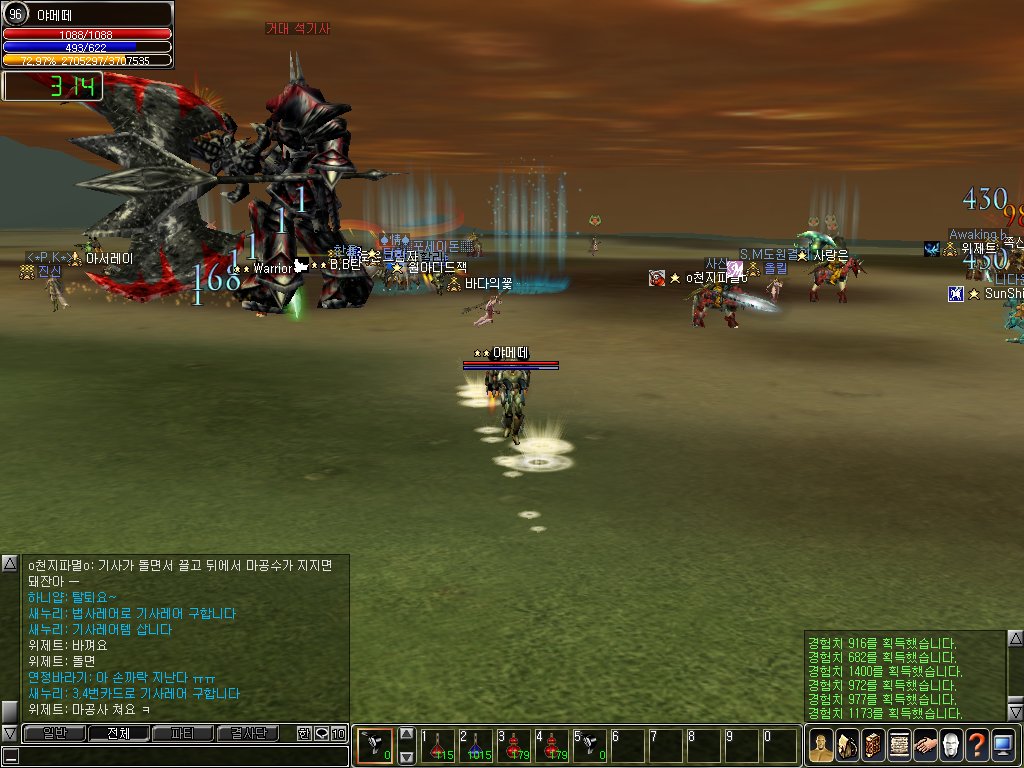Use blue mana potion in slot 2
This screenshot has width=1024, height=768.
[476, 746]
